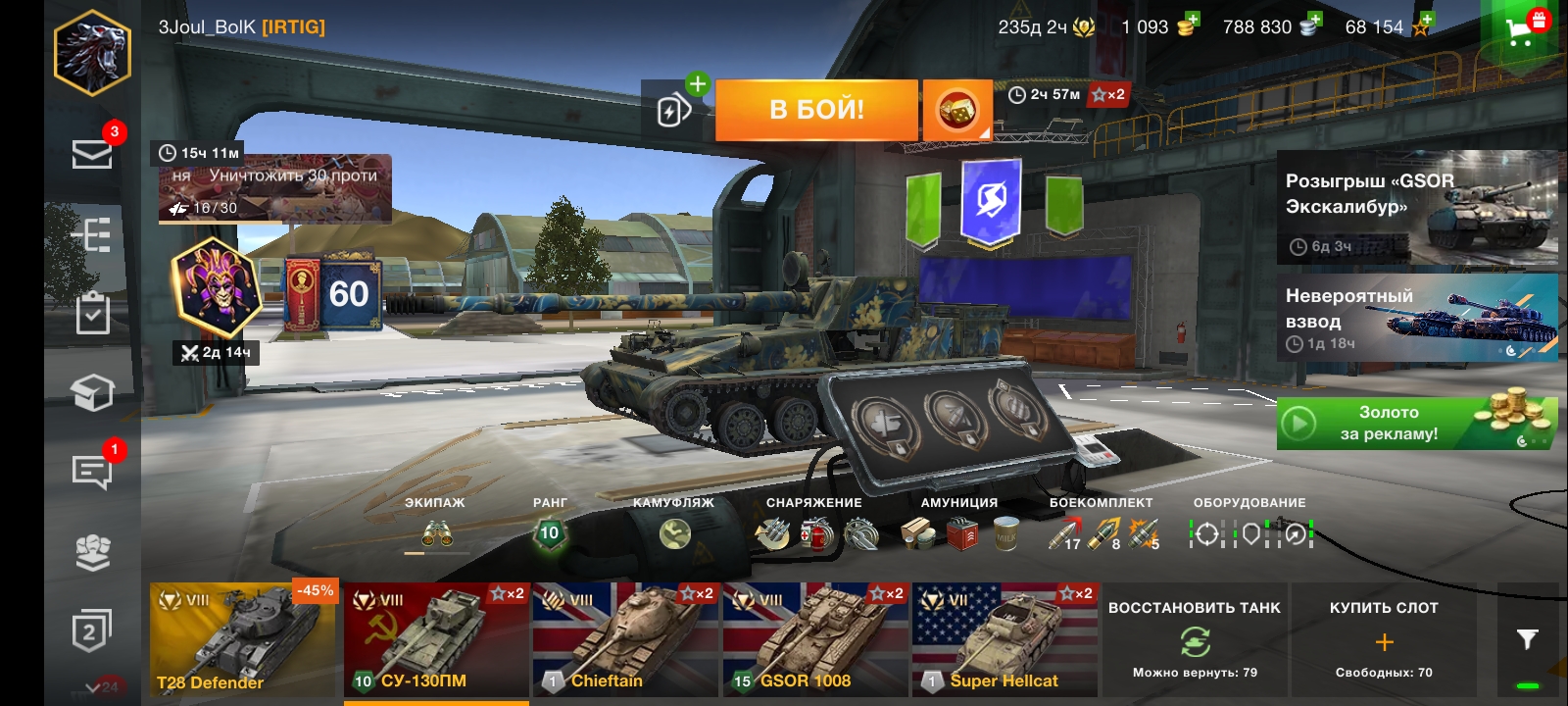Image resolution: width=1568 pixels, height=706 pixels.
Task: Open the tank carousel filter
Action: (1527, 639)
